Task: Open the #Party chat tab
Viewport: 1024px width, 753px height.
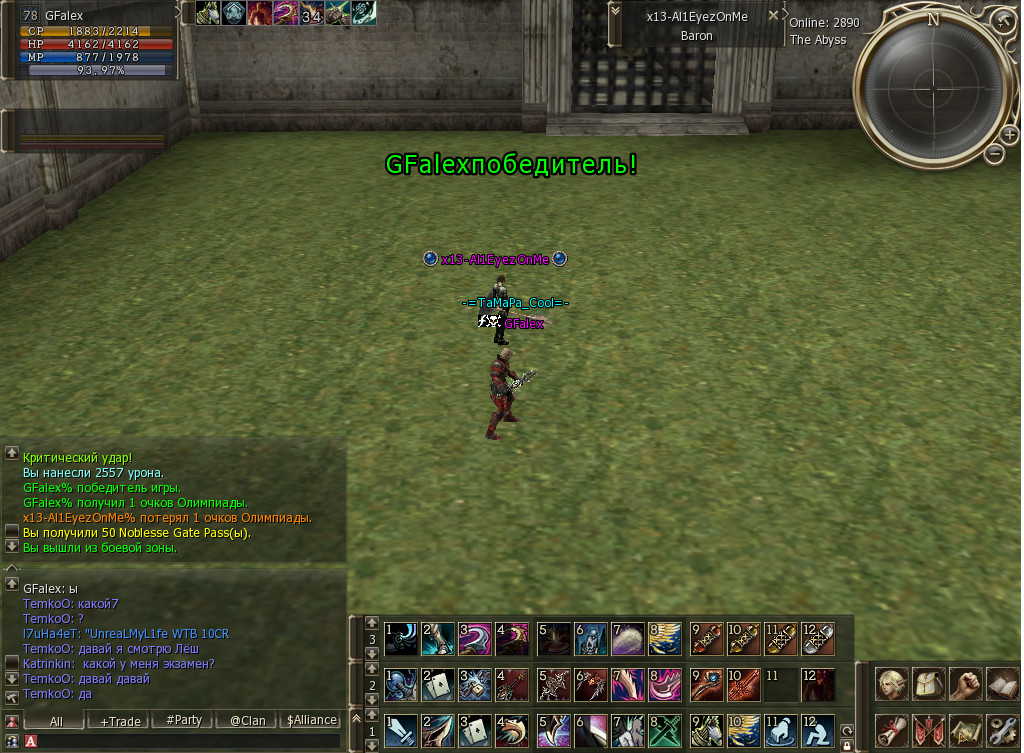Action: click(x=184, y=720)
